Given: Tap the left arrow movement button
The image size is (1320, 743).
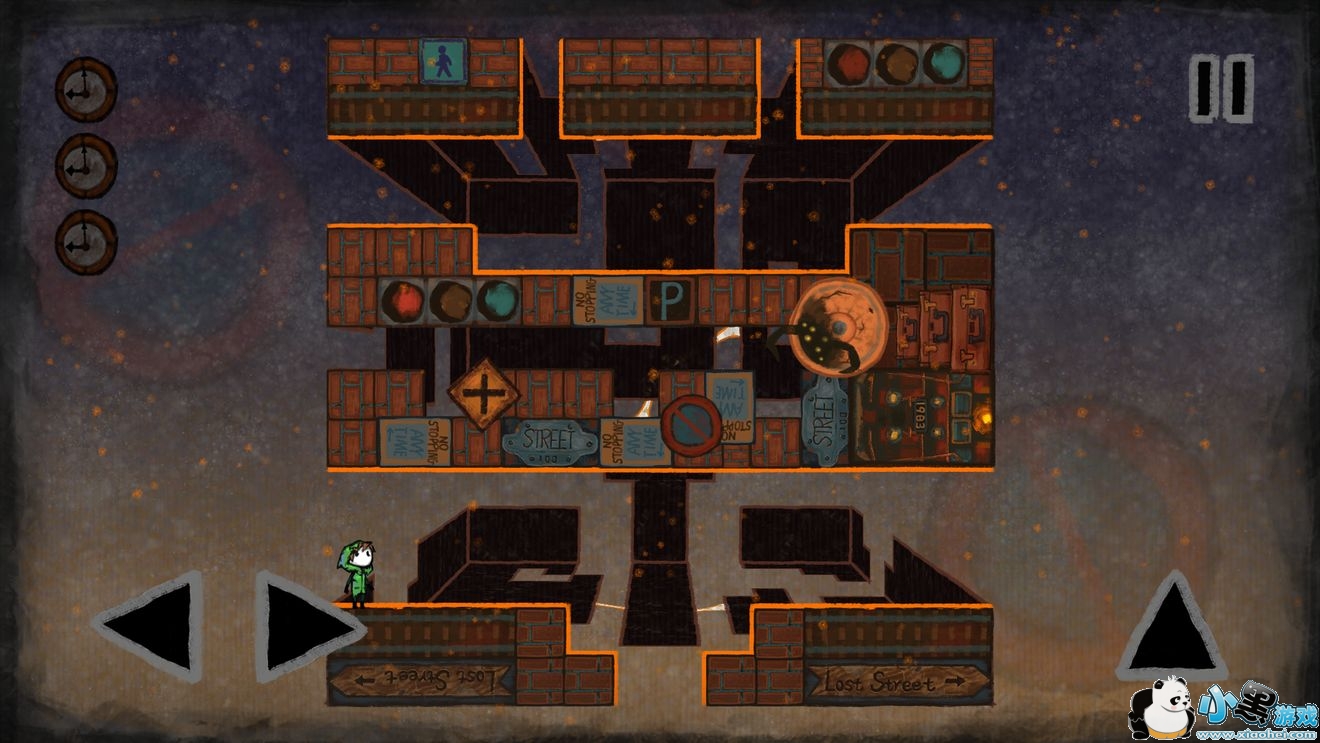Looking at the screenshot, I should [x=152, y=626].
